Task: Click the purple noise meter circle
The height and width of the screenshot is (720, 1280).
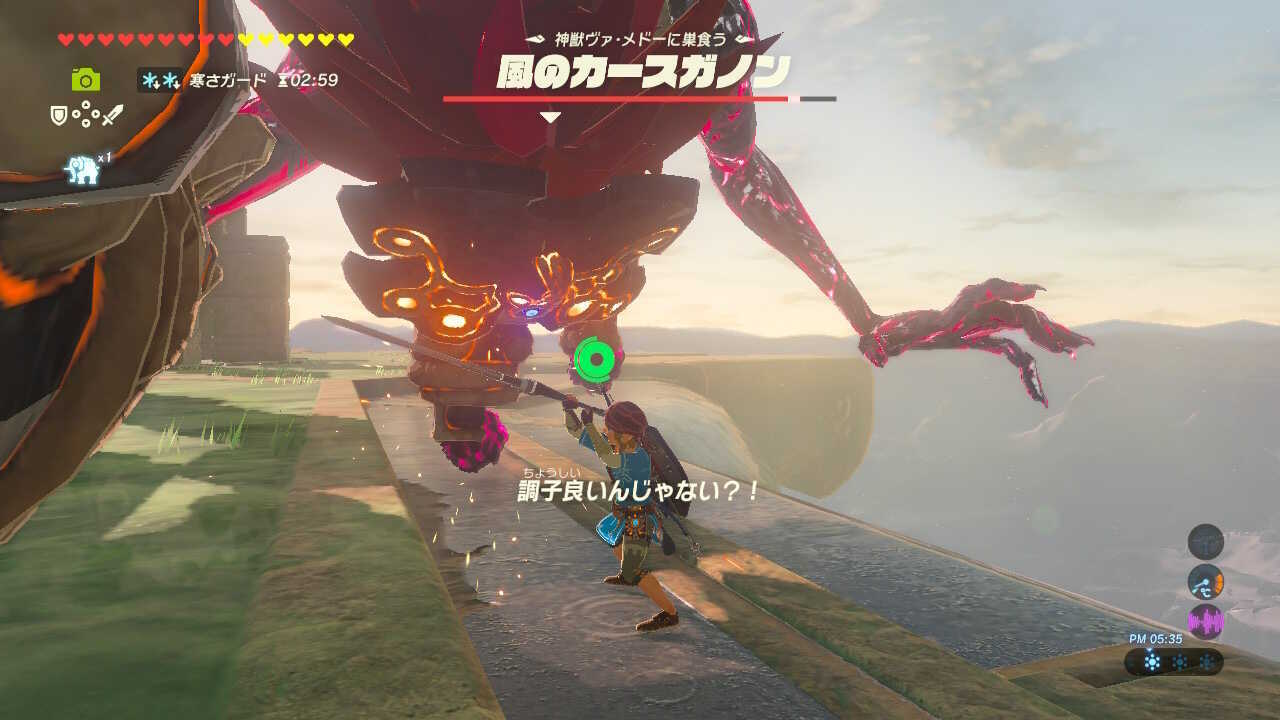Action: point(1205,620)
